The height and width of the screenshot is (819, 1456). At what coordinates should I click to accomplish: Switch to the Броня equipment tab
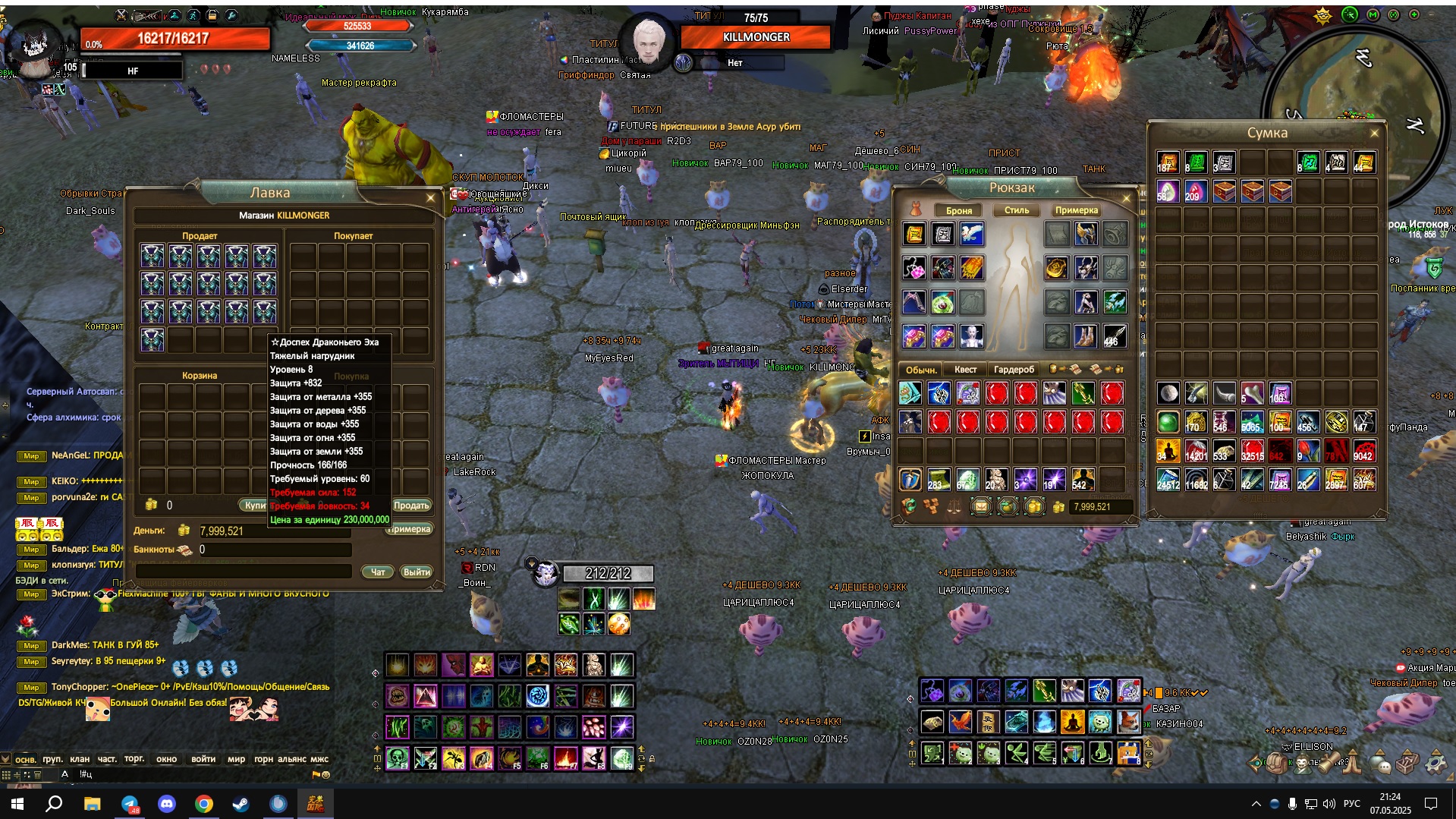(x=959, y=210)
